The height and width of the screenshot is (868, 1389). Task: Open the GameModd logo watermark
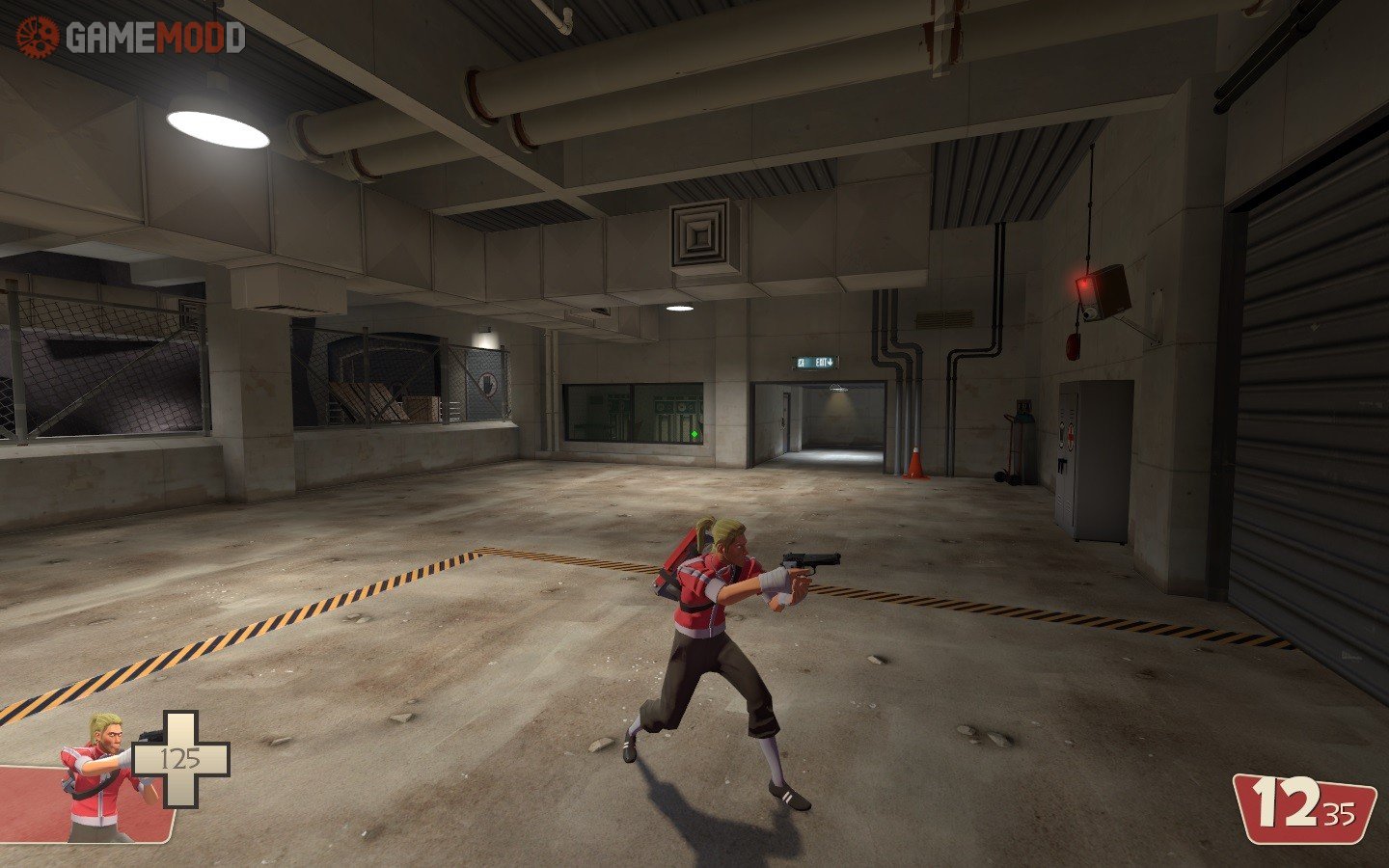click(130, 38)
